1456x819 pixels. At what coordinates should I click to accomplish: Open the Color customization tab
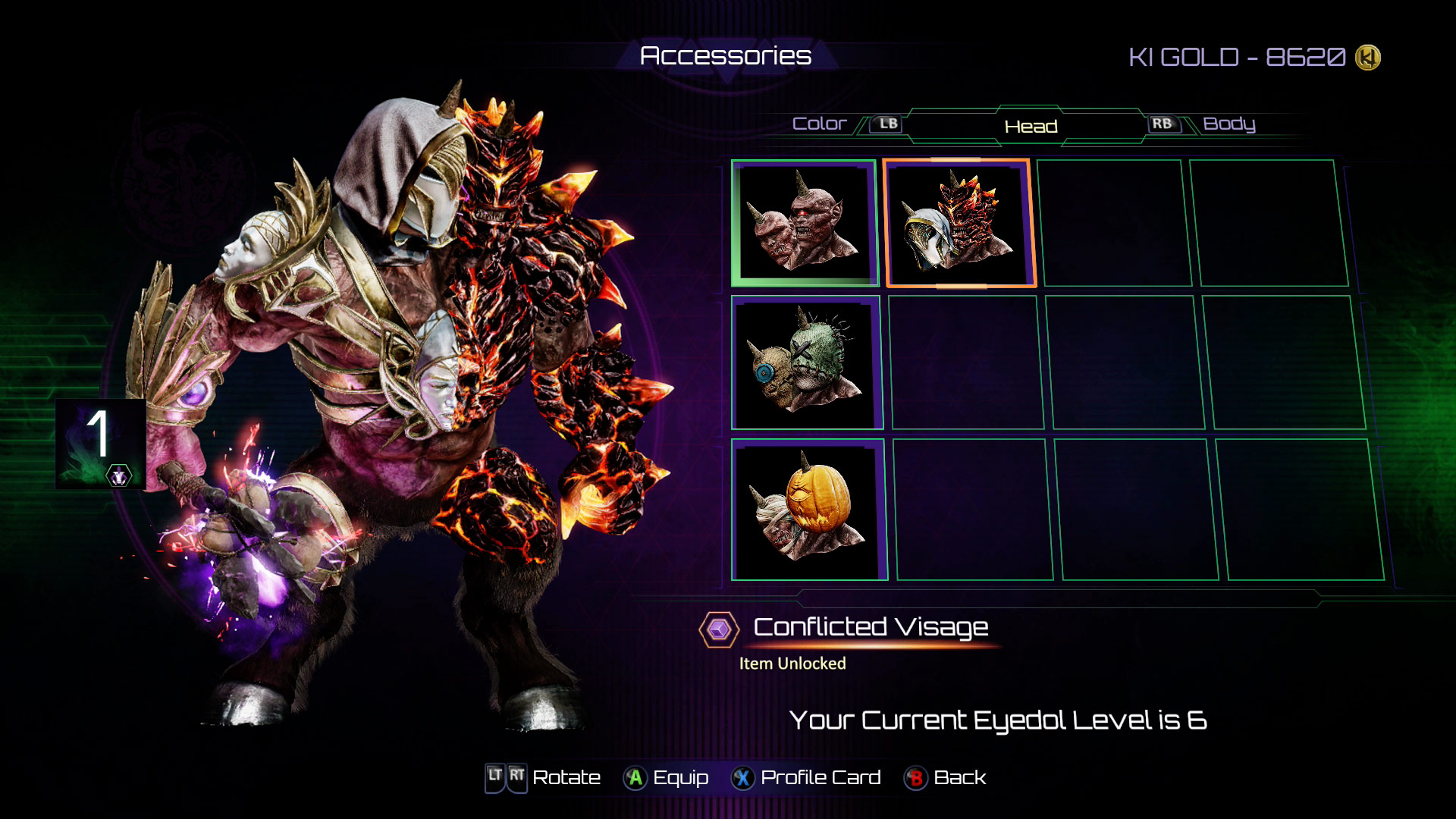(x=818, y=123)
